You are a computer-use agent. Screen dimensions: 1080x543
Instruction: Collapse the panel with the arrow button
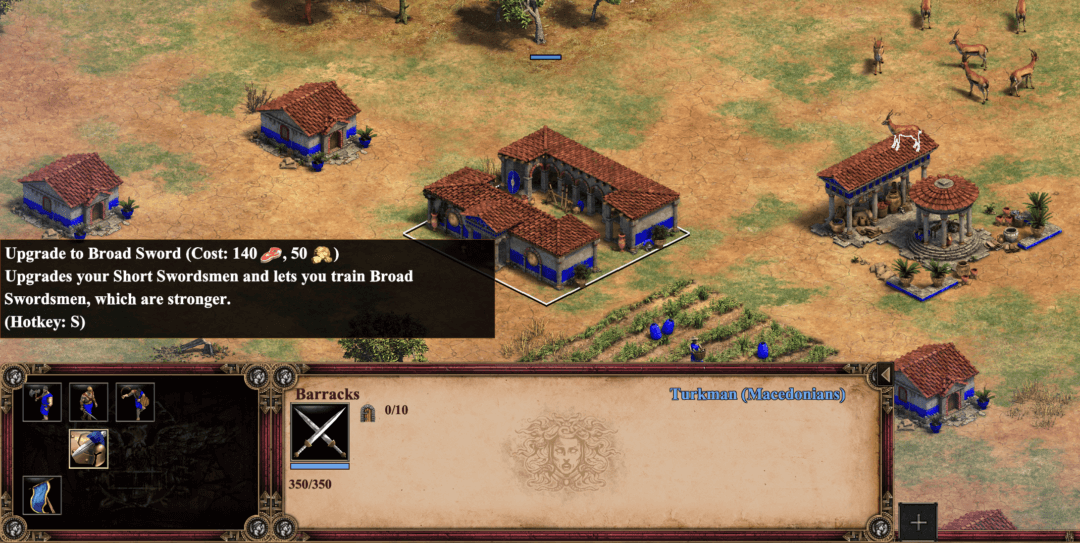pyautogui.click(x=884, y=375)
